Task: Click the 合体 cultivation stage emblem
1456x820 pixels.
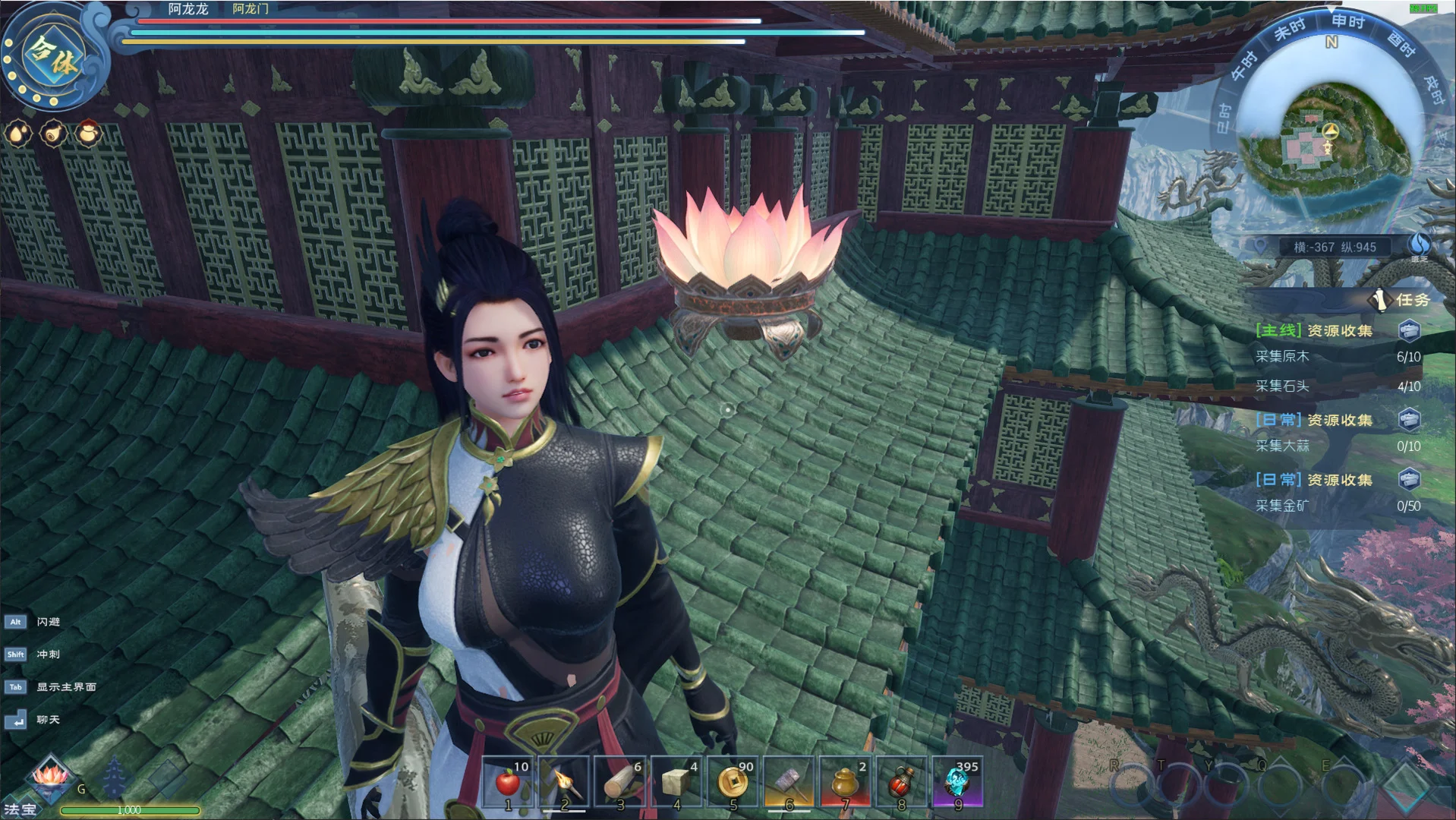Action: pyautogui.click(x=52, y=56)
